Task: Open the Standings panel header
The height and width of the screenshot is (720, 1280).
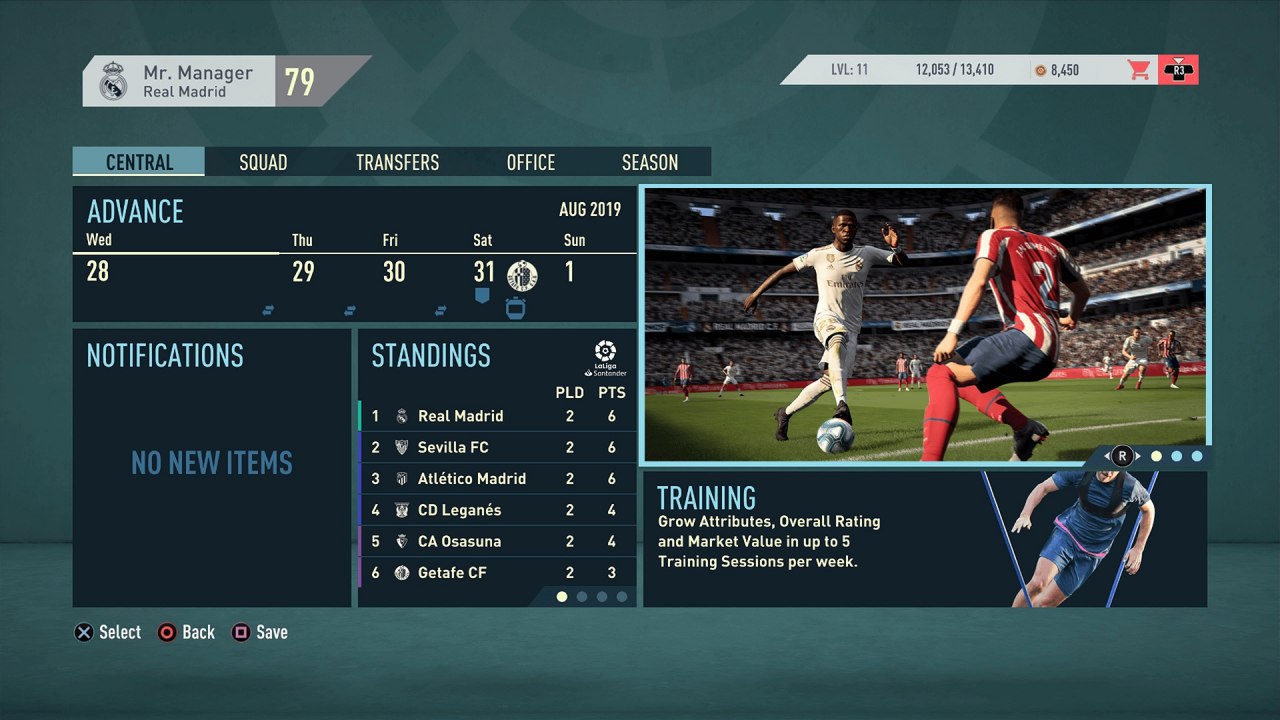Action: click(x=431, y=356)
